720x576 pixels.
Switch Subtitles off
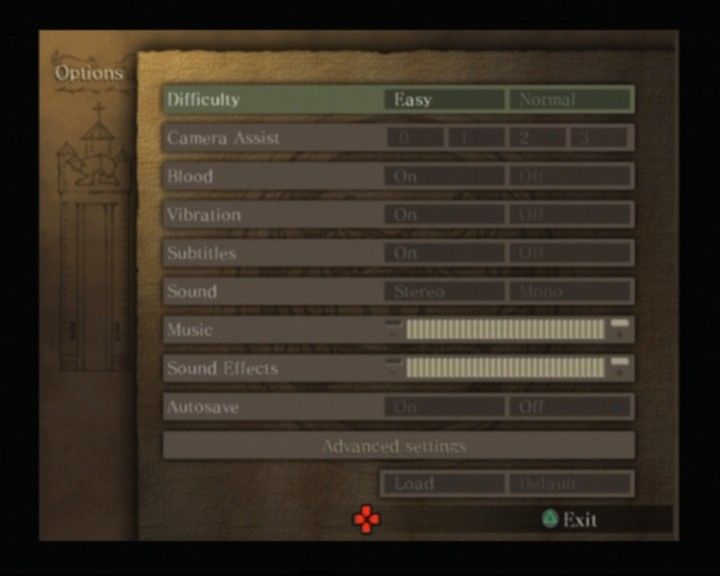(x=570, y=253)
